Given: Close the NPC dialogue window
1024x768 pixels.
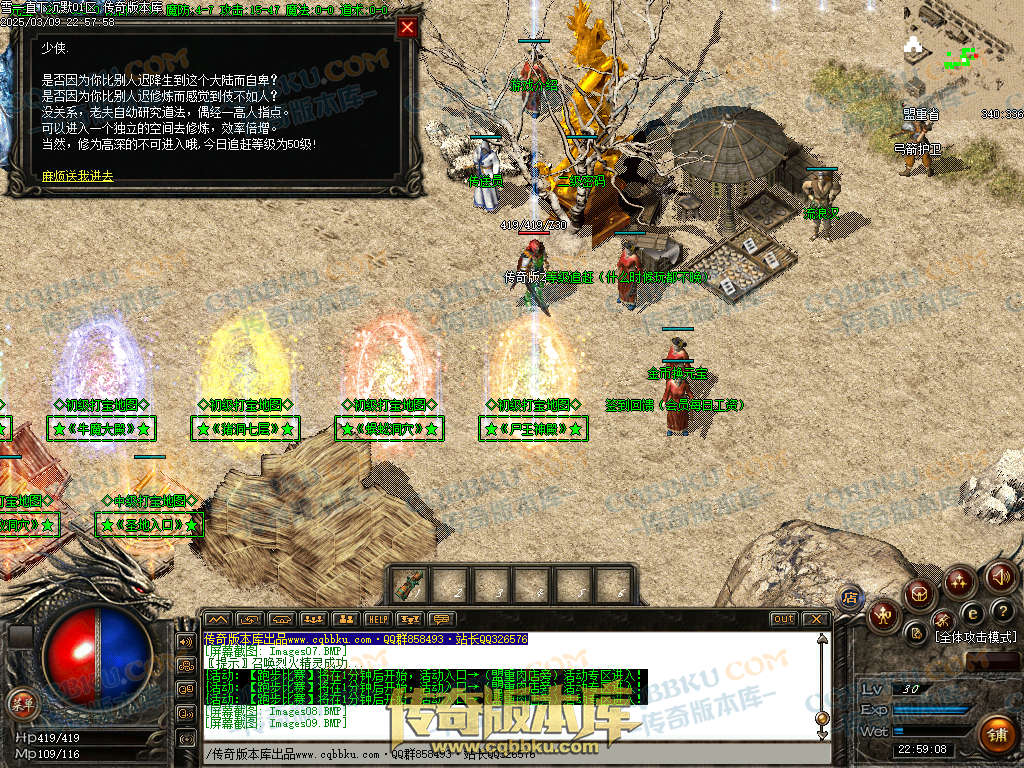Looking at the screenshot, I should point(407,28).
